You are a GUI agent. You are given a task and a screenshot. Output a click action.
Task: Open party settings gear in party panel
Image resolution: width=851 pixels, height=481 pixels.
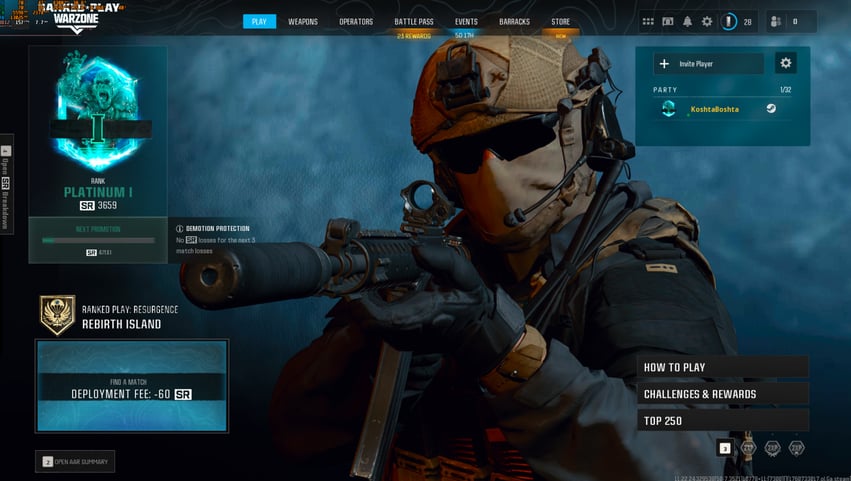tap(786, 63)
